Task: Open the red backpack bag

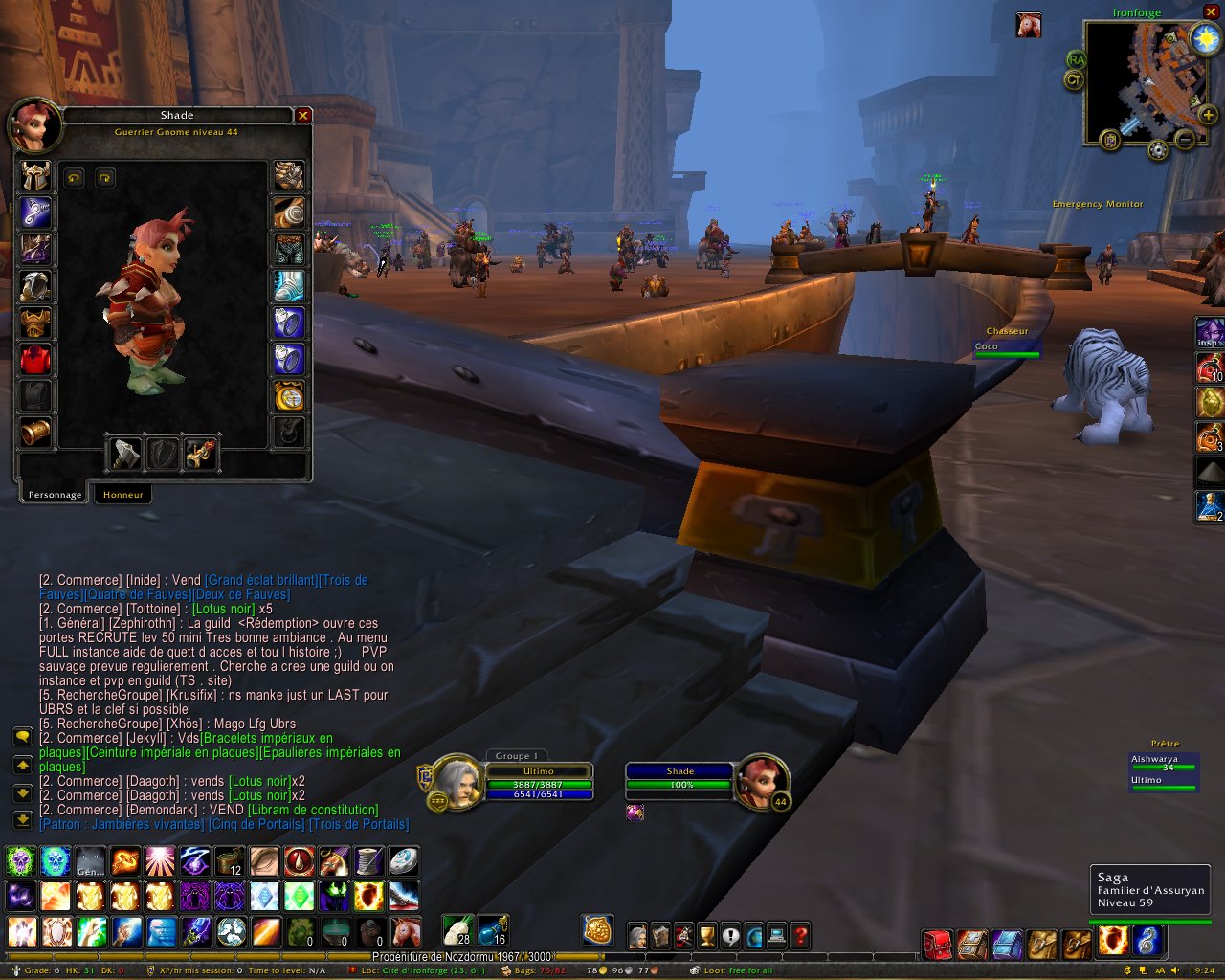Action: click(936, 944)
